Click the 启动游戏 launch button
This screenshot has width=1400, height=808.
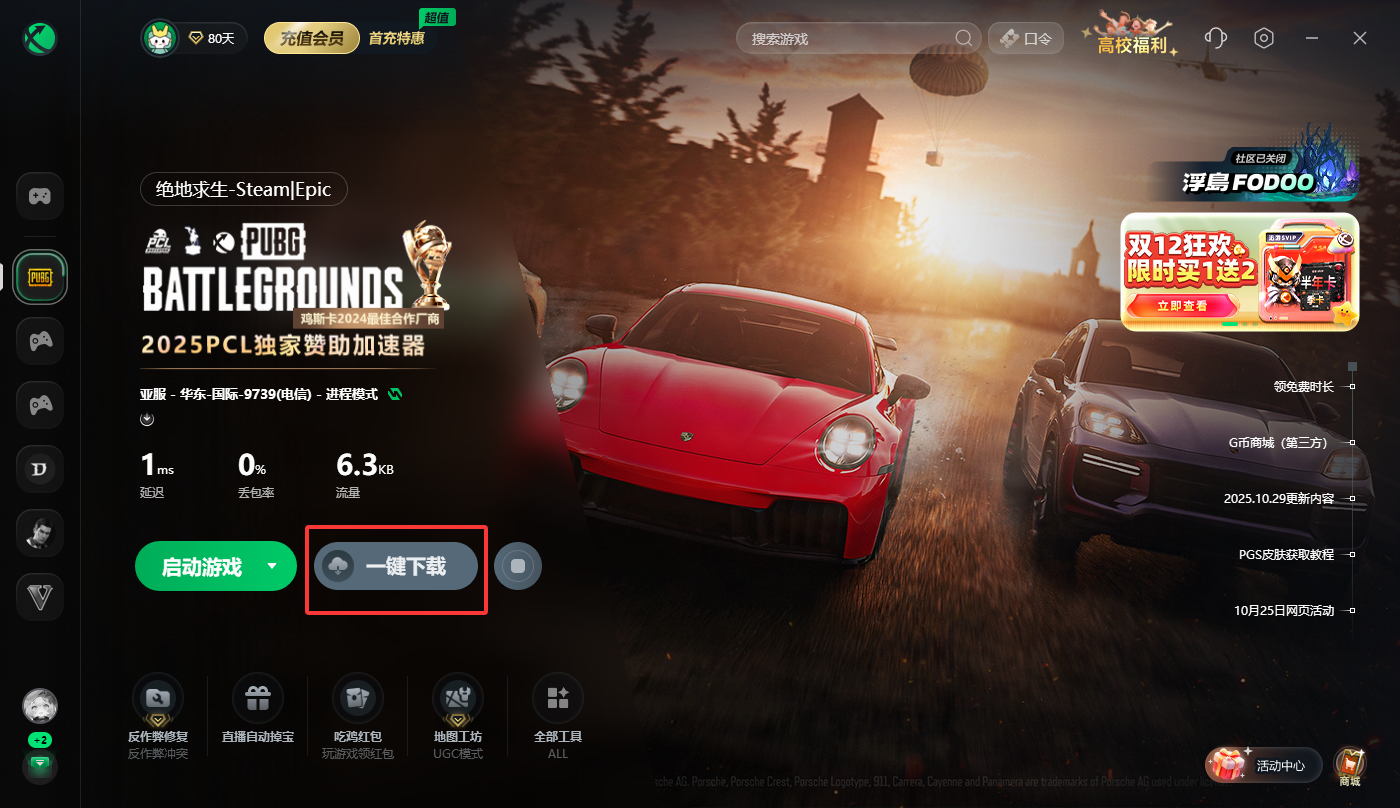point(202,567)
